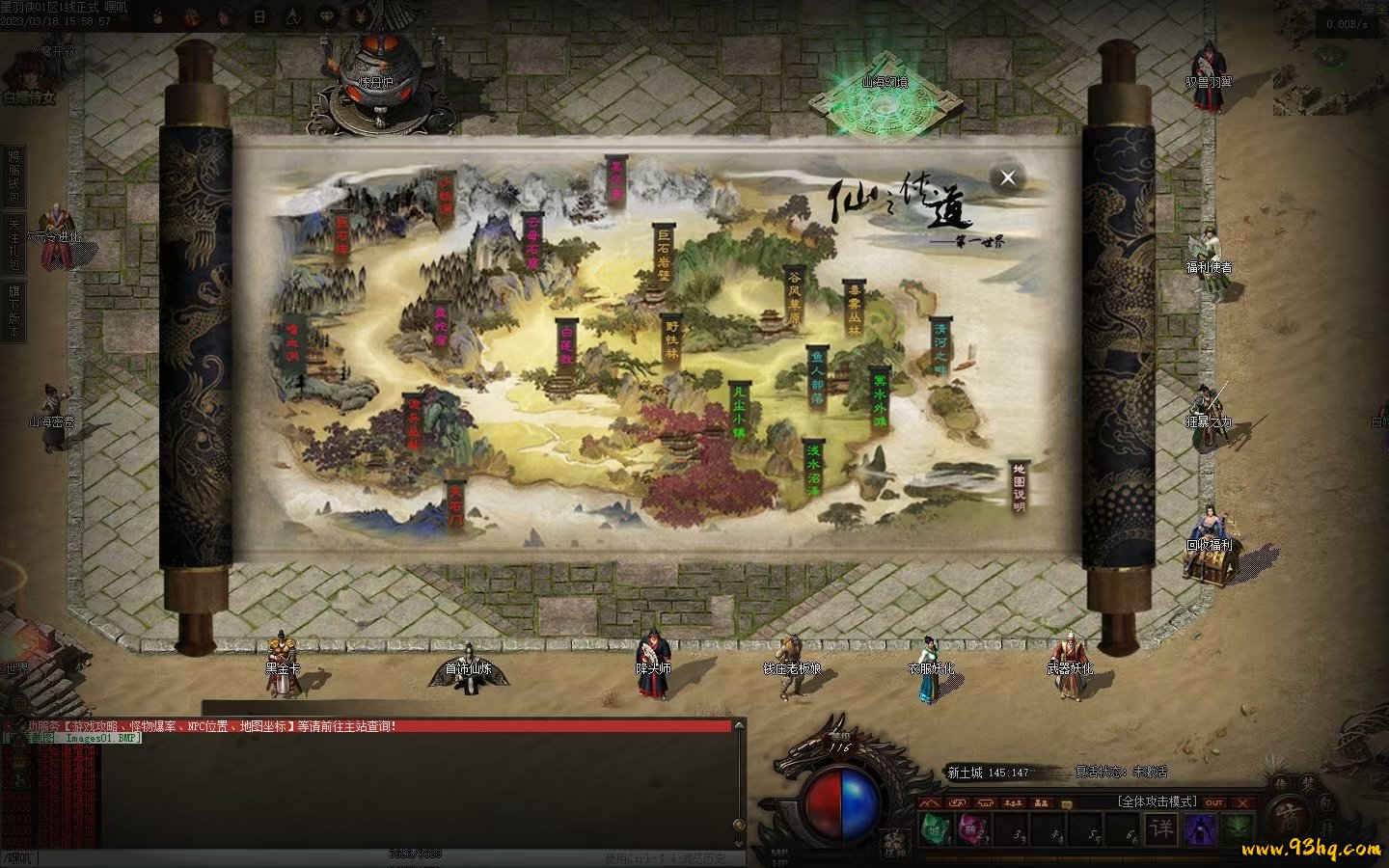This screenshot has width=1389, height=868.
Task: Close the world map scroll
Action: click(x=1008, y=177)
